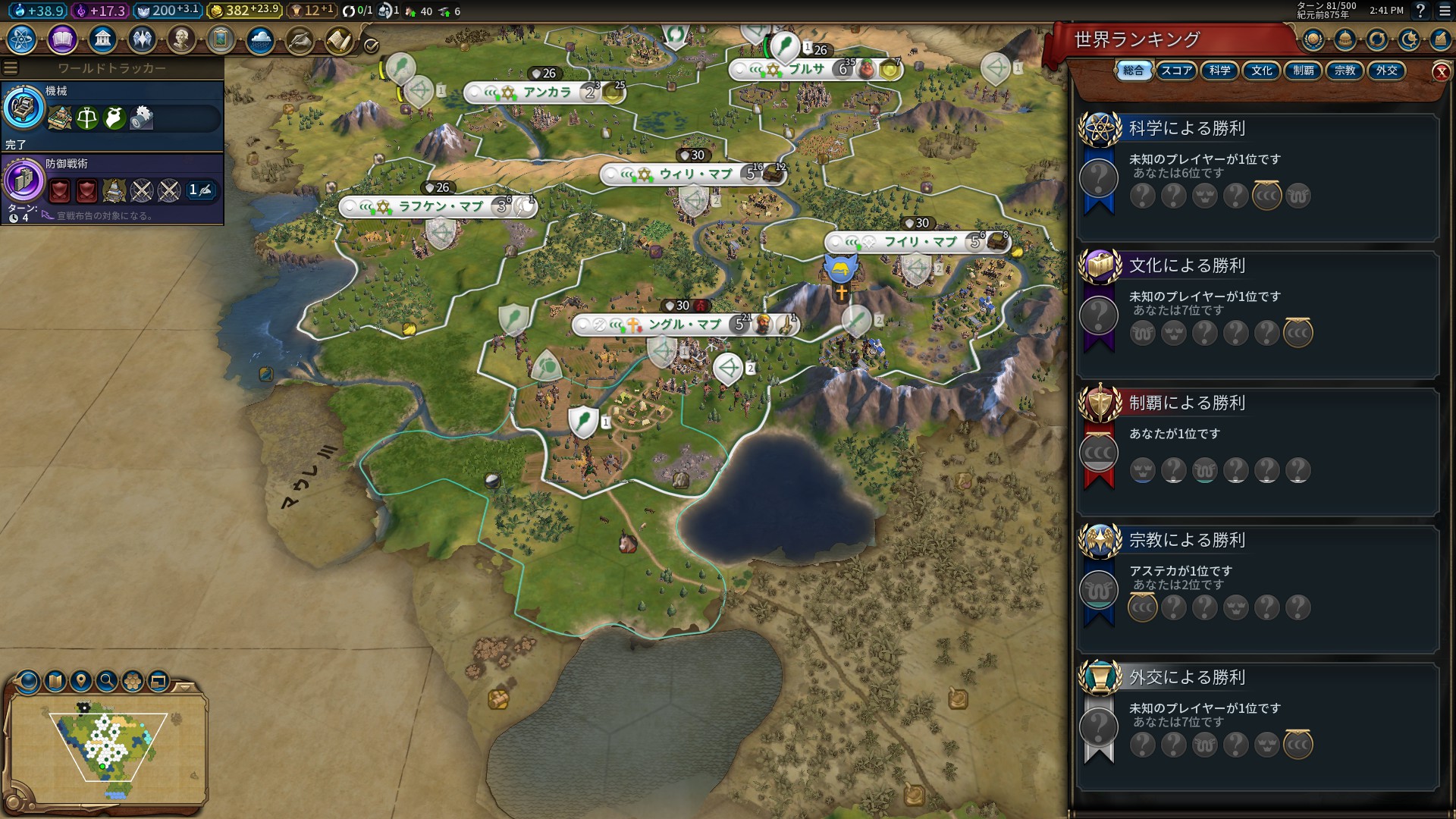Open the Great People bust icon
Screen dimensions: 1456x819
(x=181, y=39)
